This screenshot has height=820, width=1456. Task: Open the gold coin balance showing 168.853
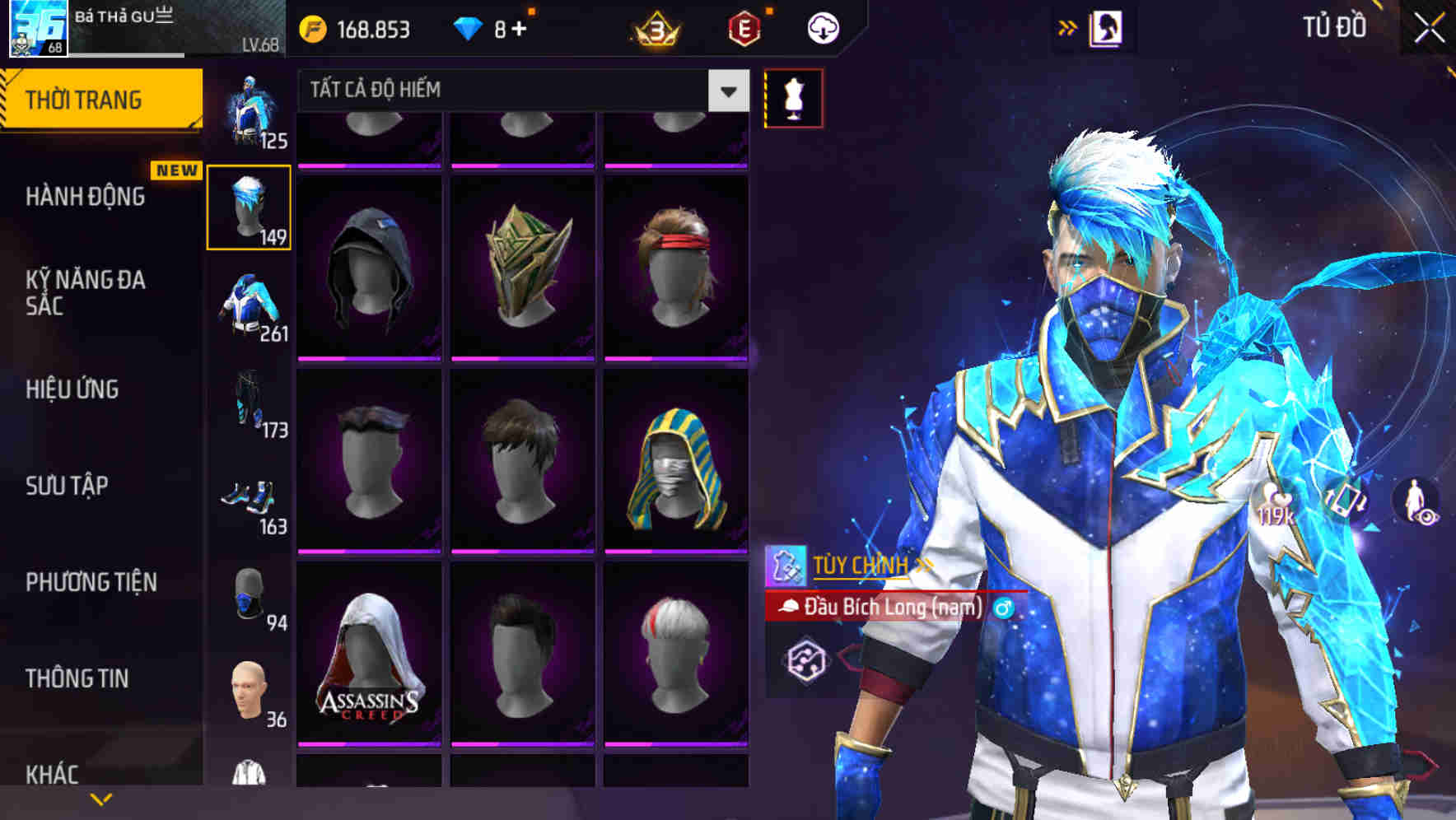354,28
